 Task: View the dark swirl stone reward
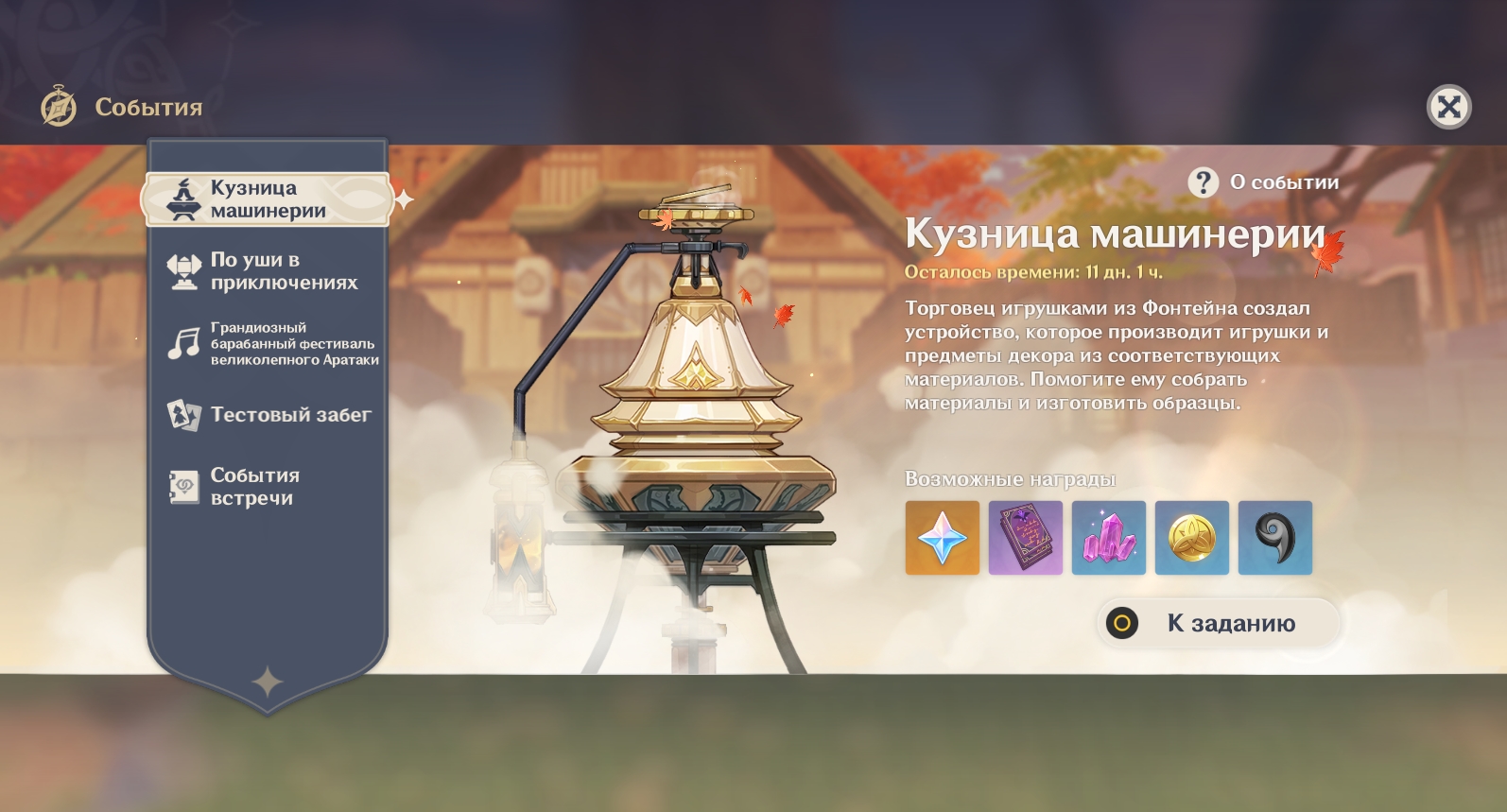1275,538
